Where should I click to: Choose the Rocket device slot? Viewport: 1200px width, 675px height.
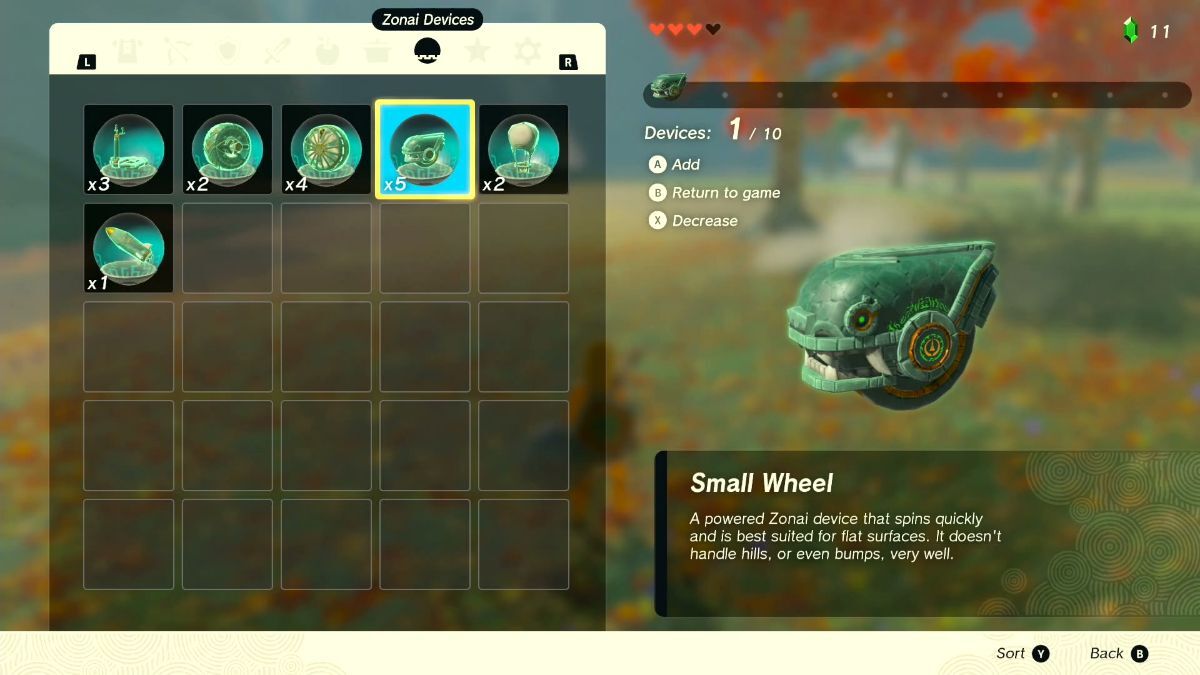click(128, 248)
